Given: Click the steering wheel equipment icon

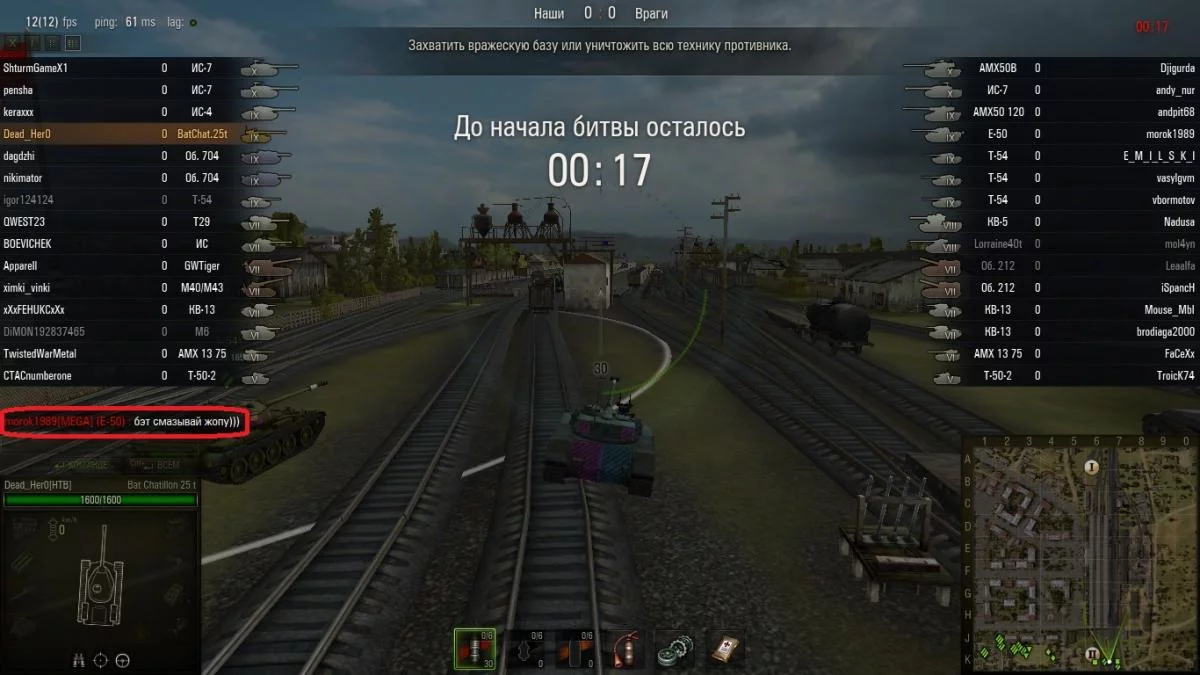Looking at the screenshot, I should tap(123, 660).
